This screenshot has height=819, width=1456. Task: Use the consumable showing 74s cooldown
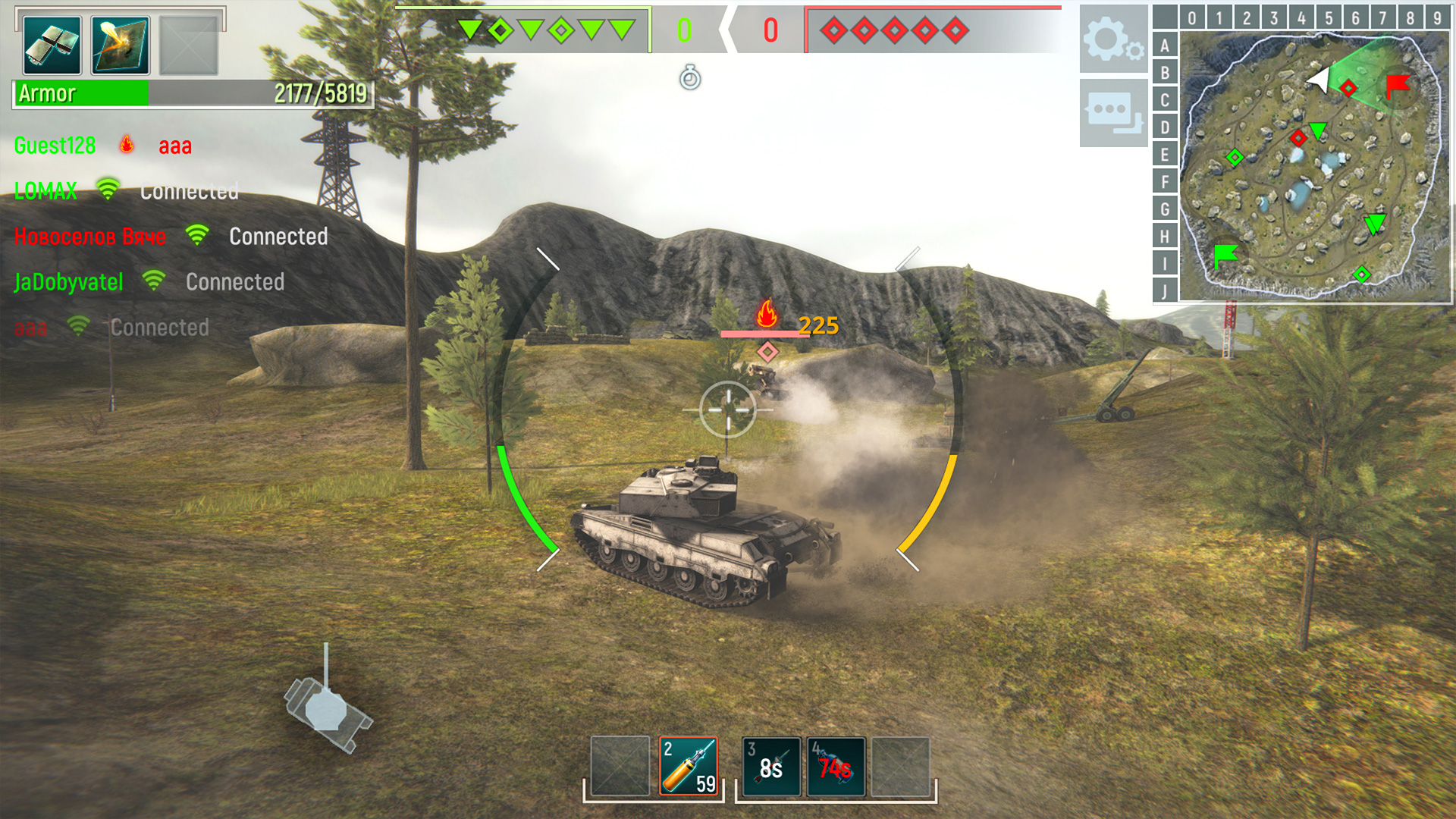point(836,766)
